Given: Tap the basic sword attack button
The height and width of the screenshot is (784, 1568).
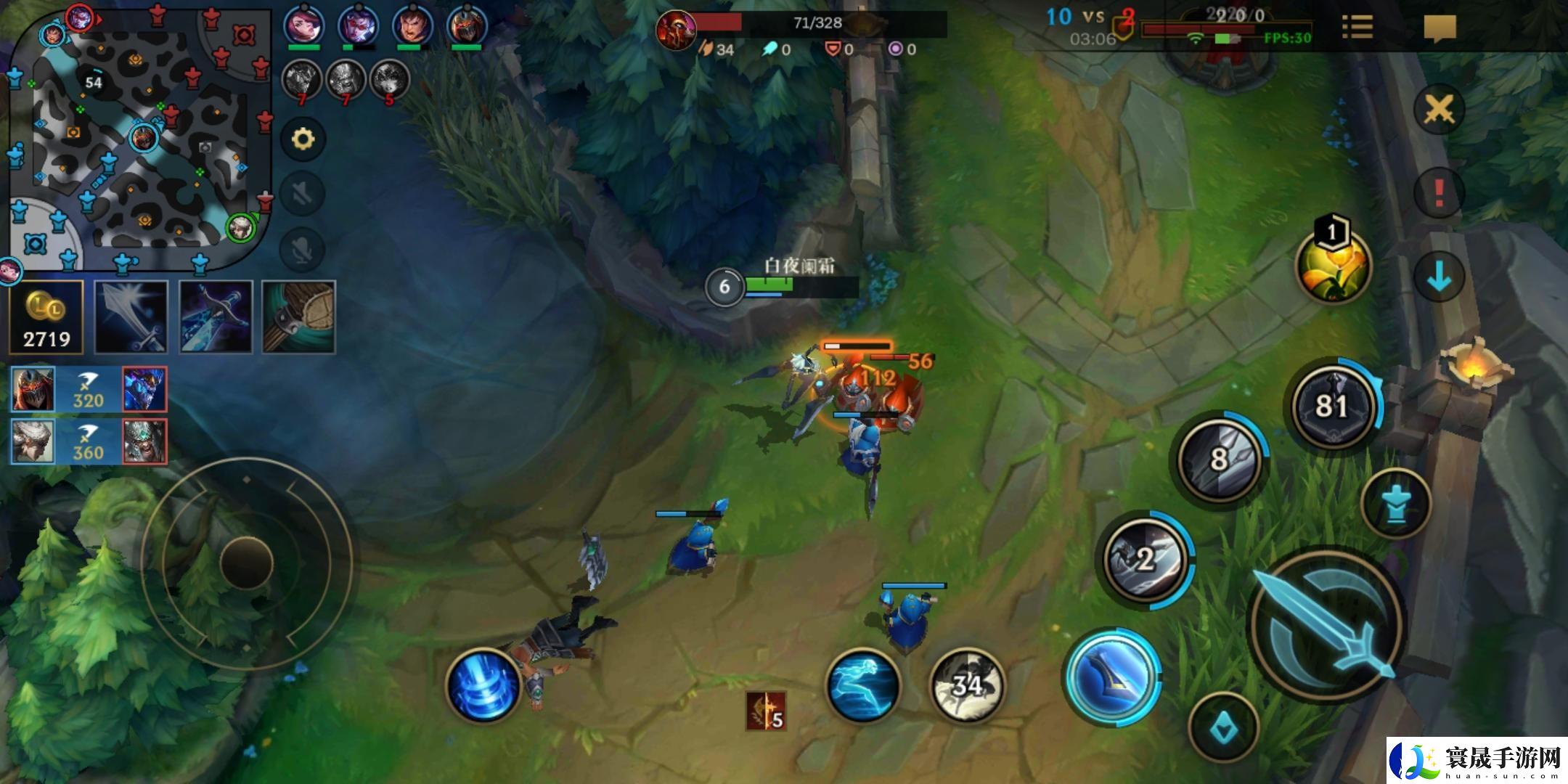Looking at the screenshot, I should click(1327, 626).
